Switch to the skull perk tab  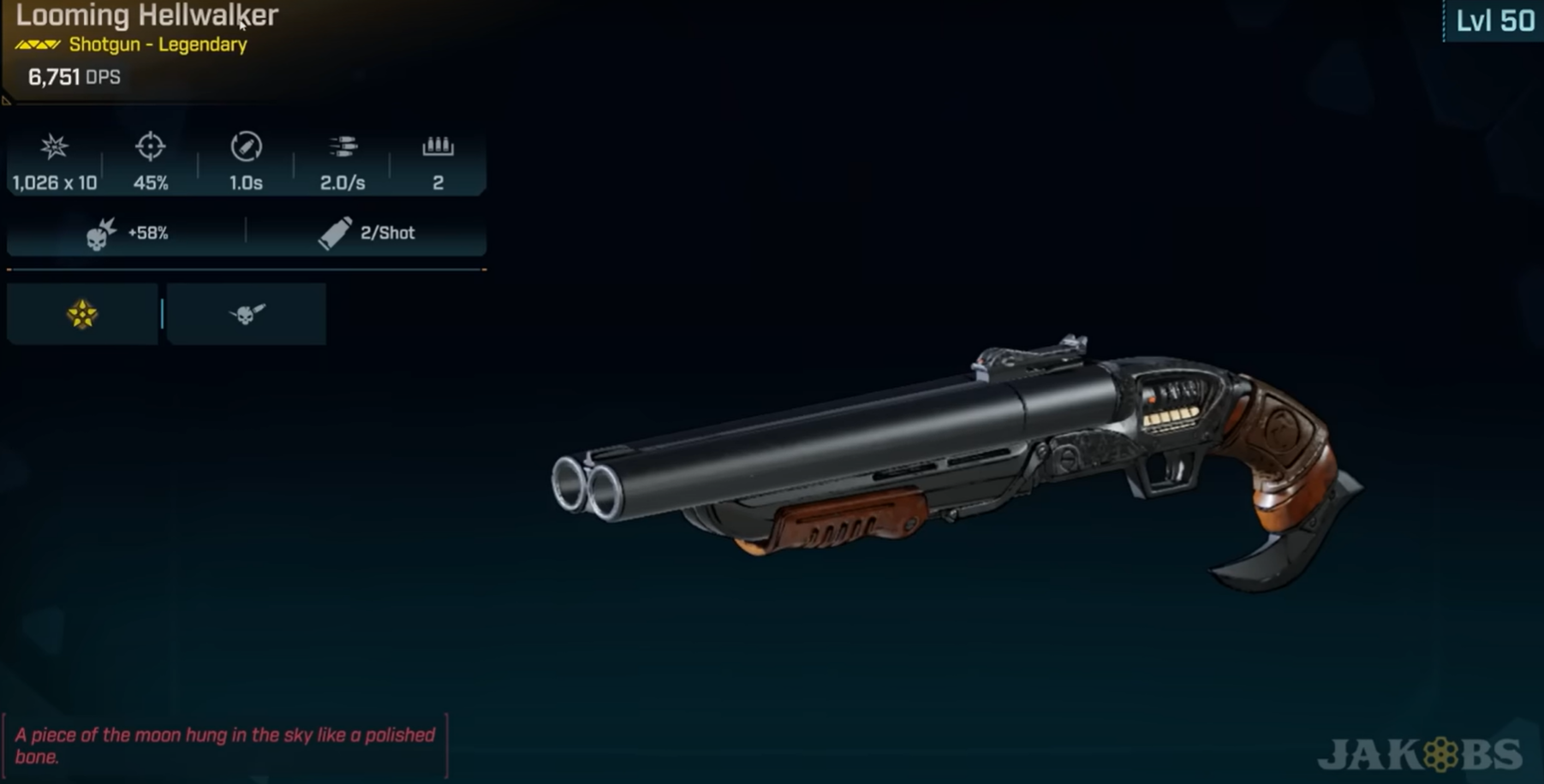coord(247,314)
